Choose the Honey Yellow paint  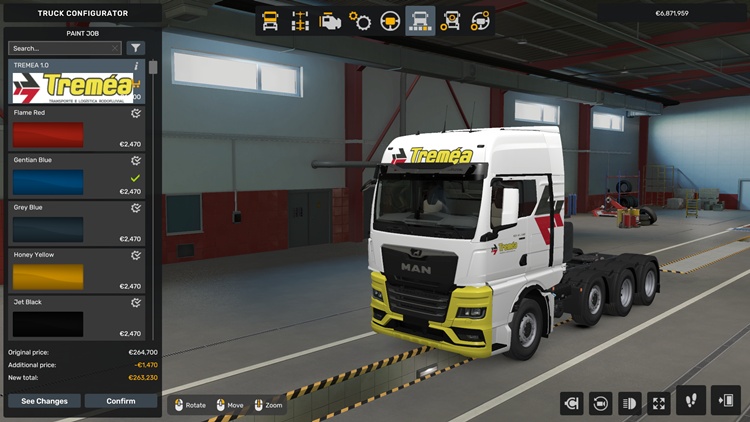(x=76, y=271)
